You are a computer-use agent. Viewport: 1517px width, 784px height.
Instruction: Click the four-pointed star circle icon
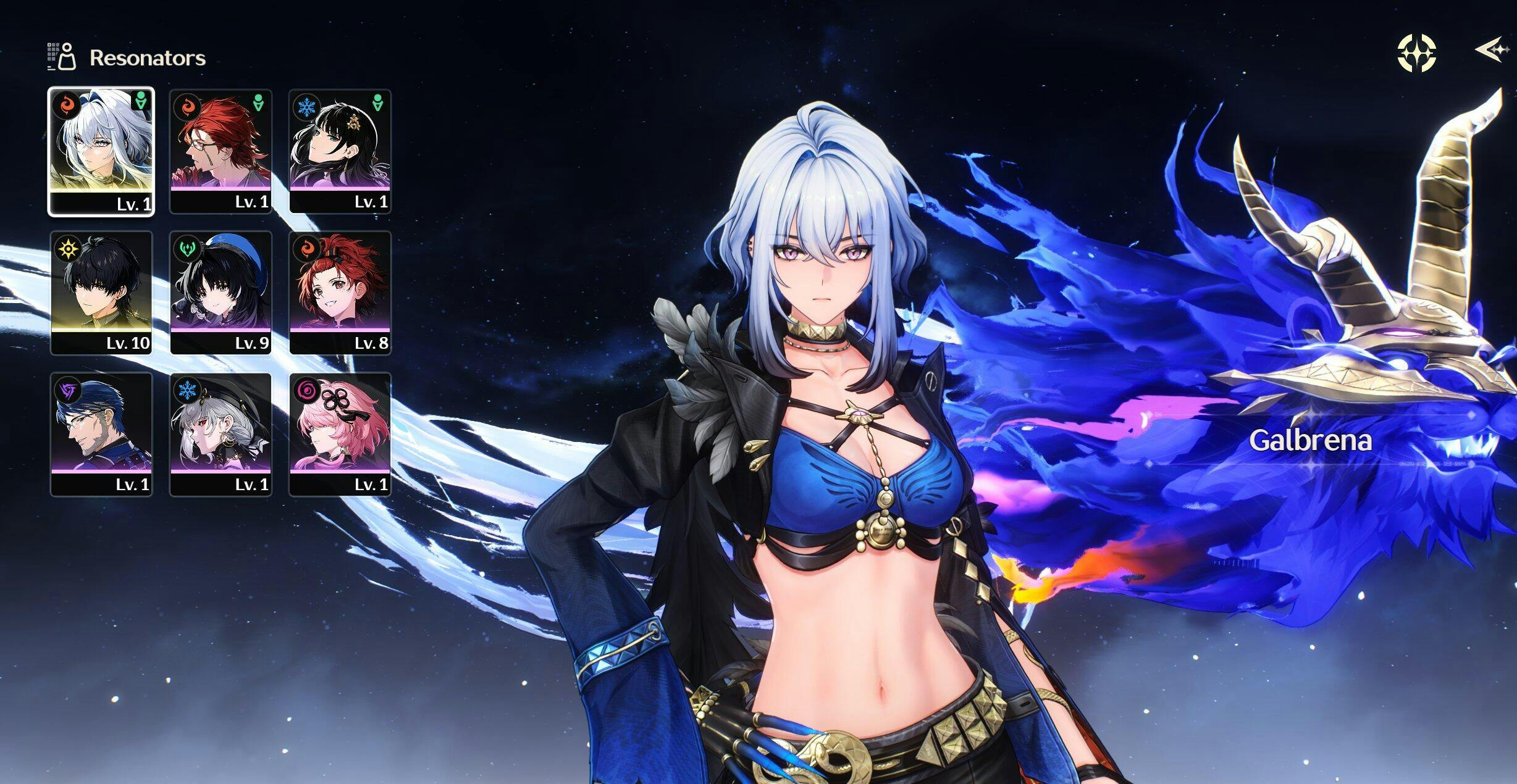(x=1416, y=53)
